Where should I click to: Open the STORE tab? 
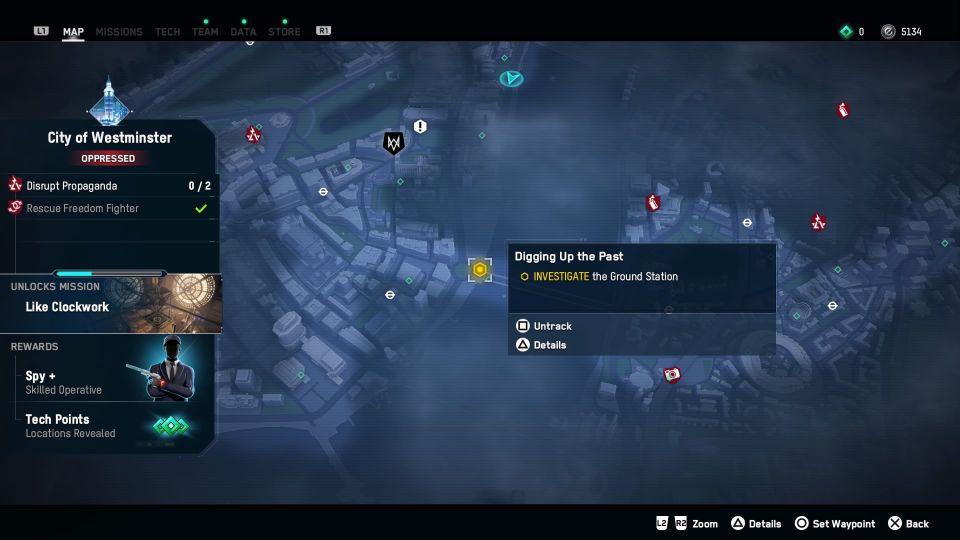pos(284,32)
